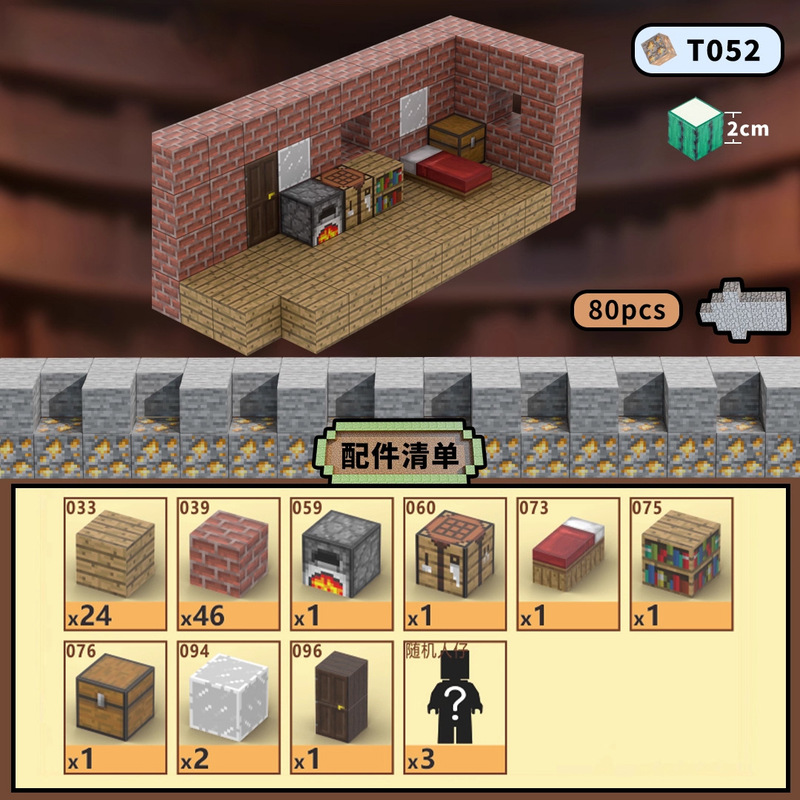Select the random mystery figure card

[454, 708]
